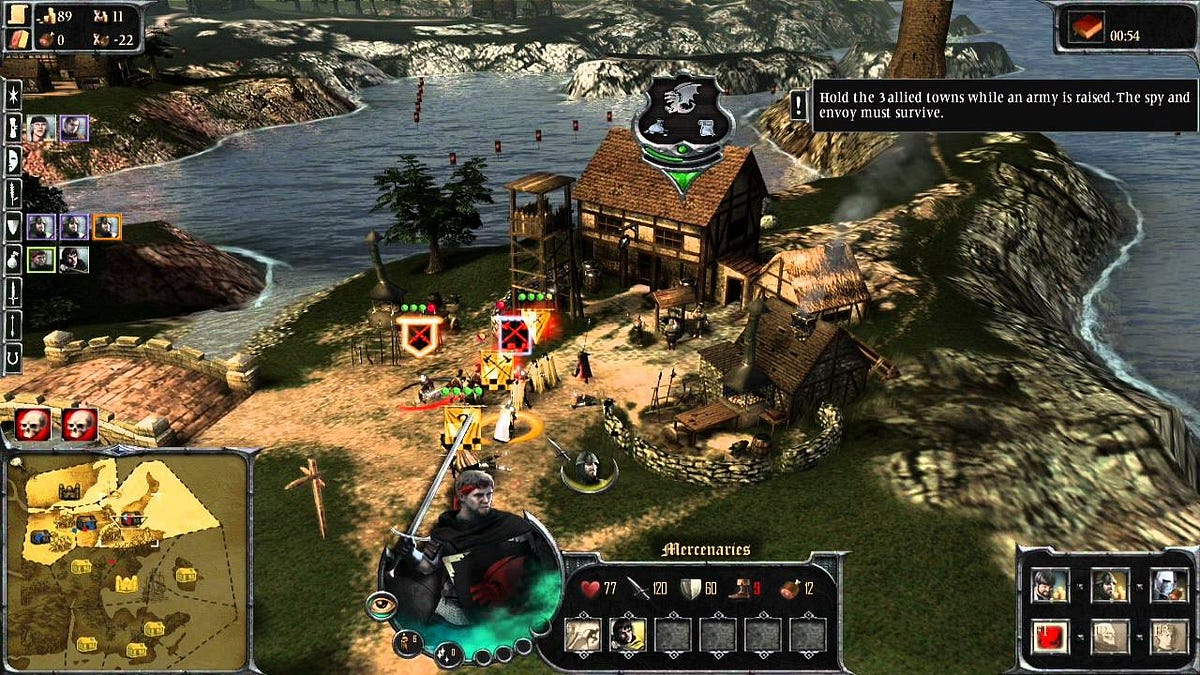Click the first red skull alert icon

pyautogui.click(x=32, y=424)
